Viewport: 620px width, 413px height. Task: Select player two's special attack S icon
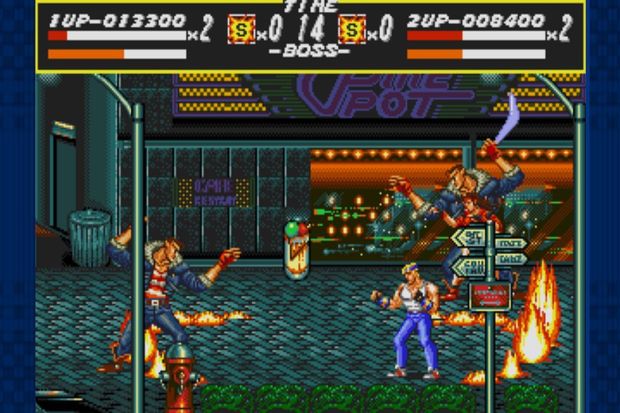[x=353, y=29]
